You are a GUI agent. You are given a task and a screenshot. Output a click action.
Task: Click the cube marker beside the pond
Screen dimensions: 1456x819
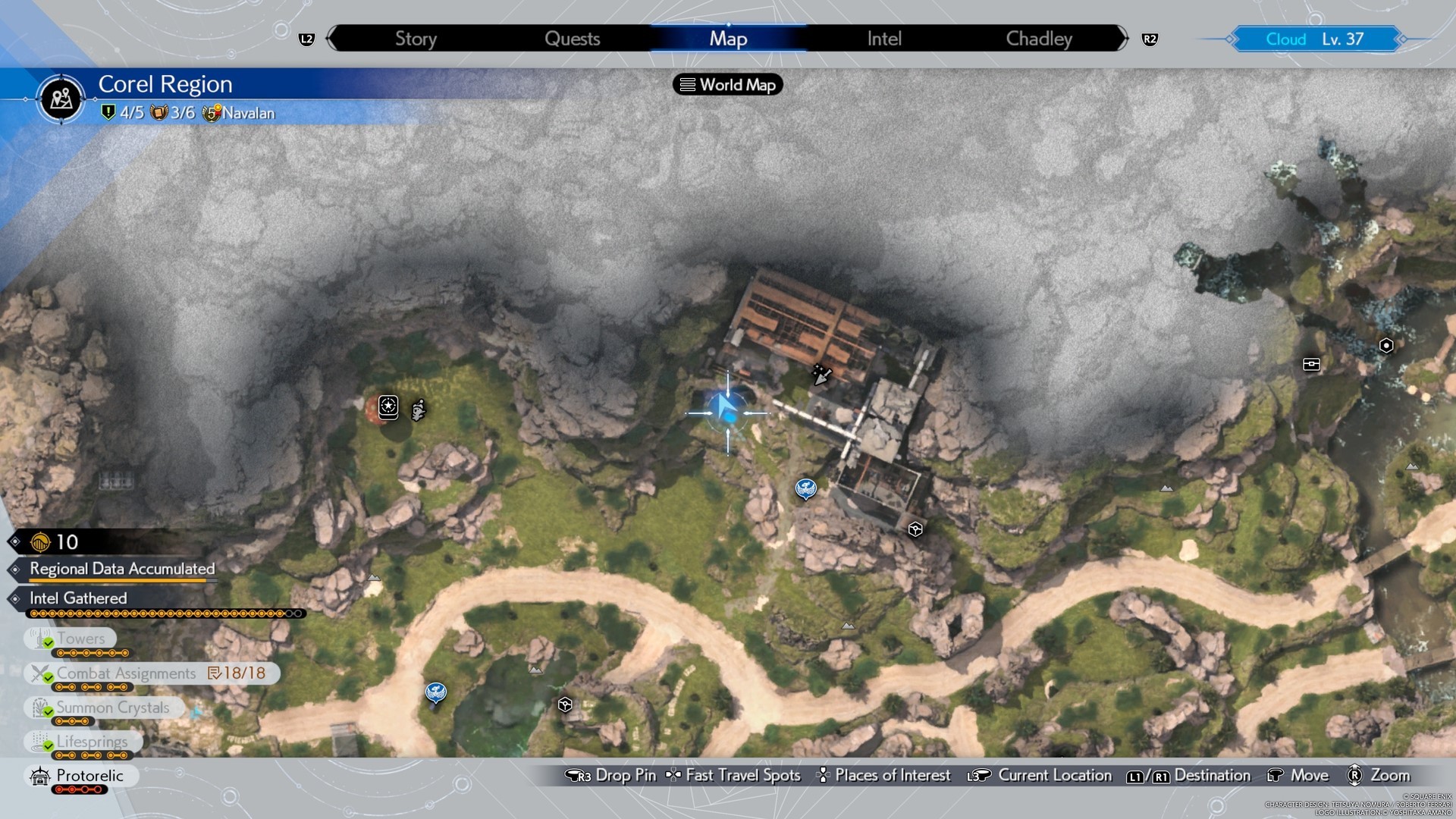click(x=565, y=705)
